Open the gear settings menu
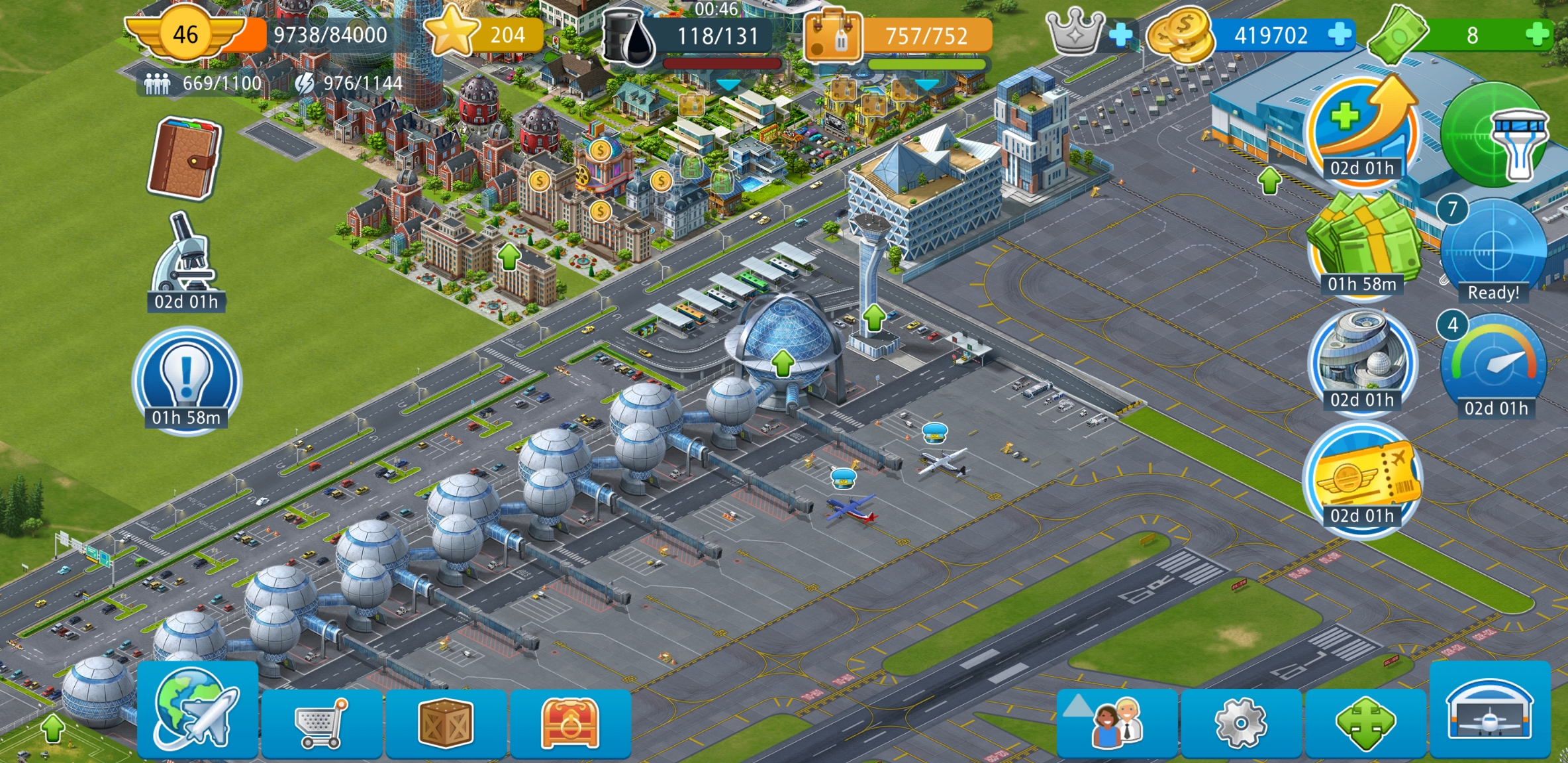The image size is (1568, 763). point(1241,723)
